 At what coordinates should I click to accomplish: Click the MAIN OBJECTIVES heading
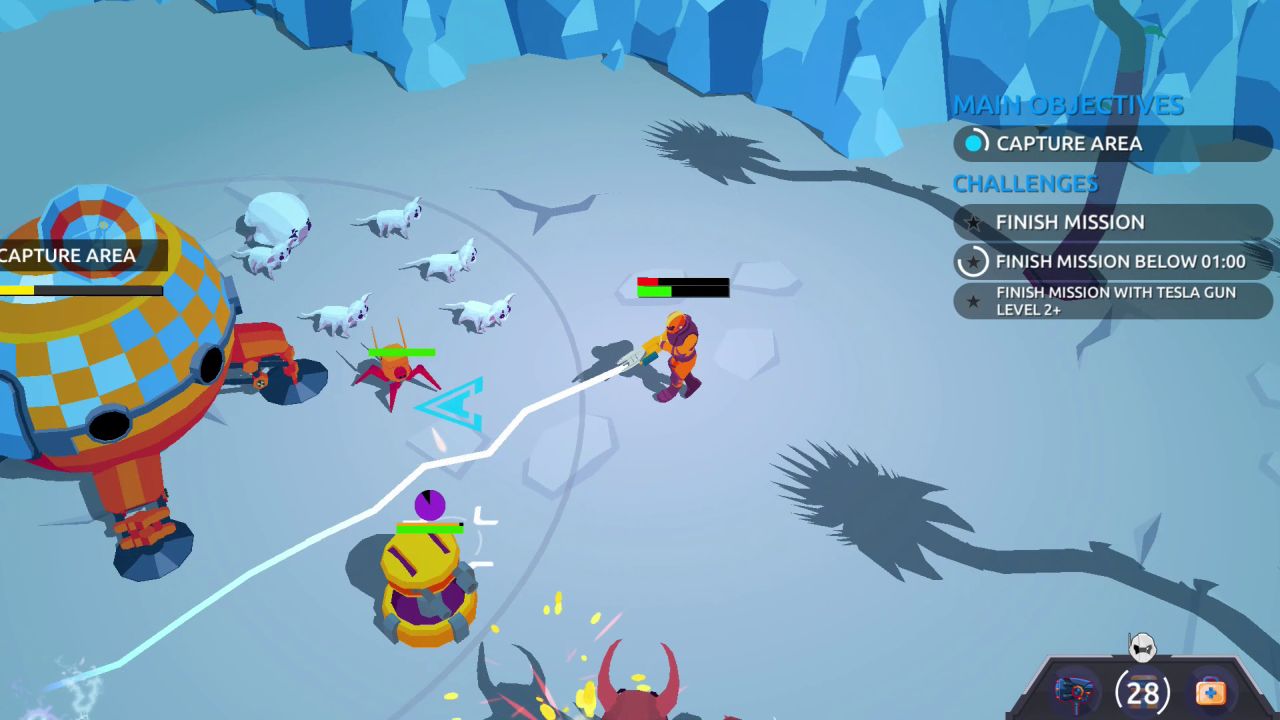coord(1068,105)
